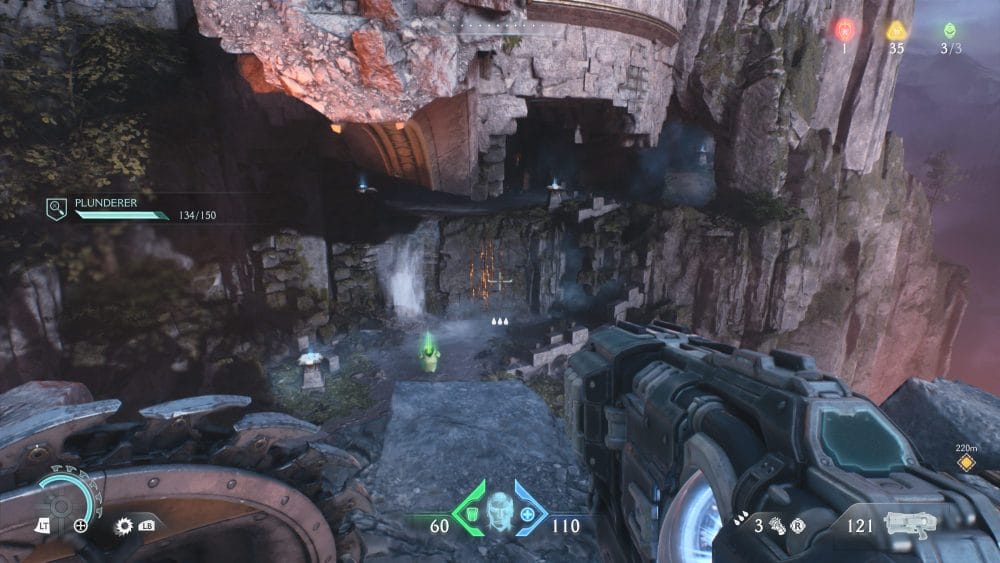
Task: Select the equipped weapon icon
Action: pos(909,523)
